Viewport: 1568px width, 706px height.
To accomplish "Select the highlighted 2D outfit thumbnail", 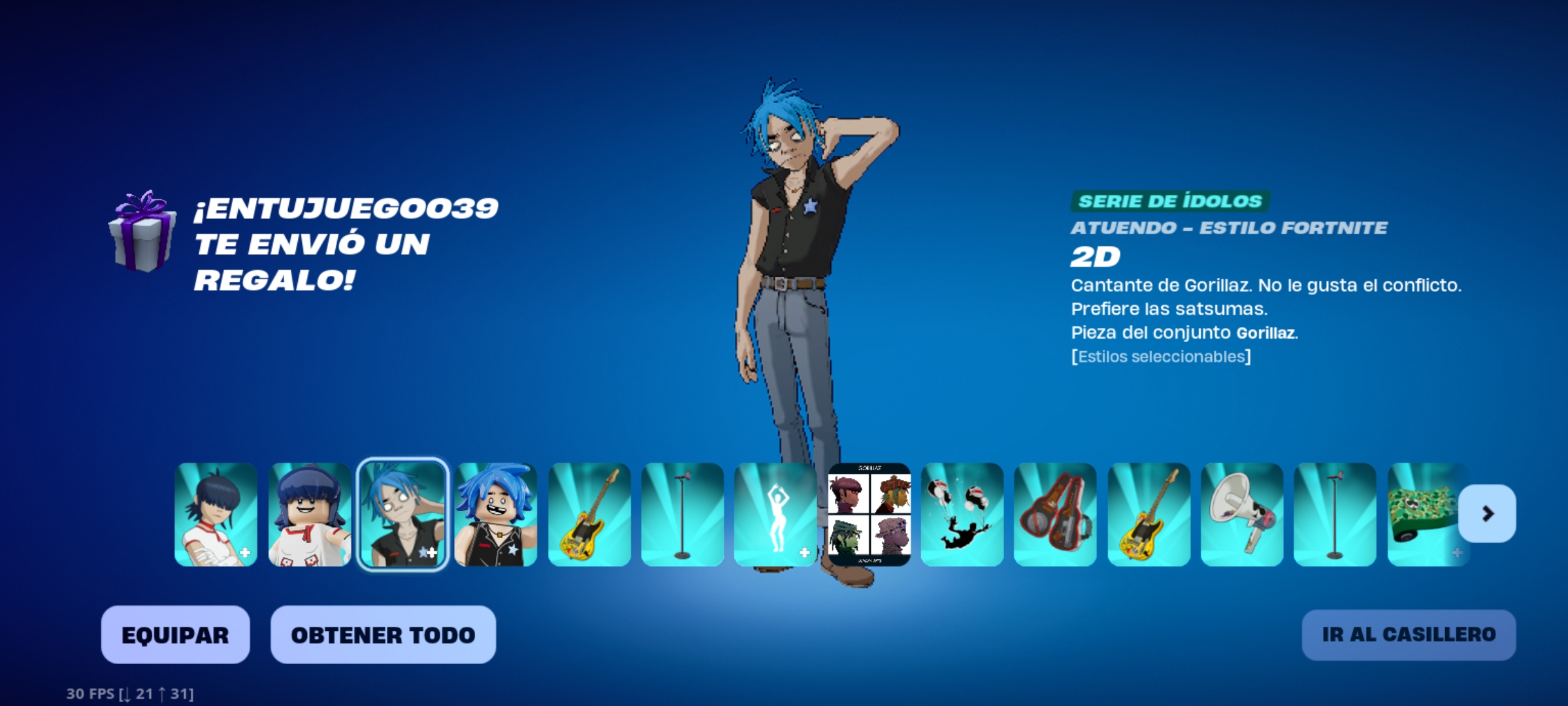I will pyautogui.click(x=403, y=514).
